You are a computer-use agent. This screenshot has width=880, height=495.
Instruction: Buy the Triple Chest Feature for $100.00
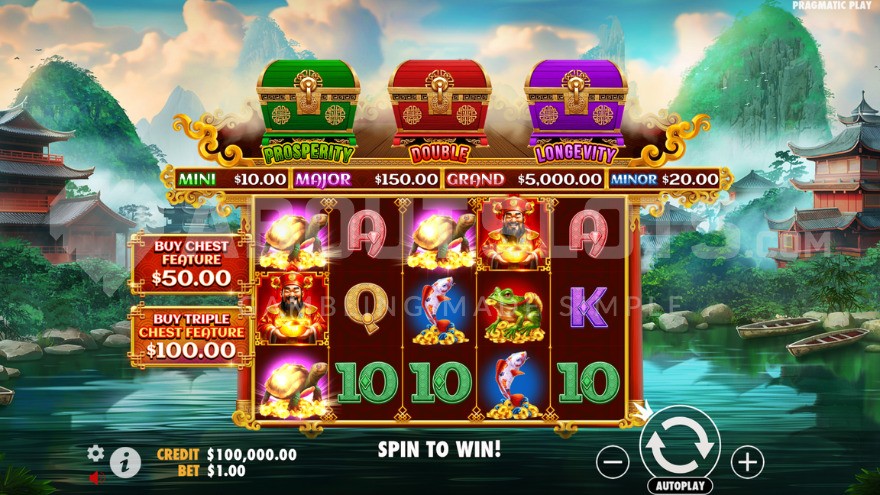click(x=190, y=335)
